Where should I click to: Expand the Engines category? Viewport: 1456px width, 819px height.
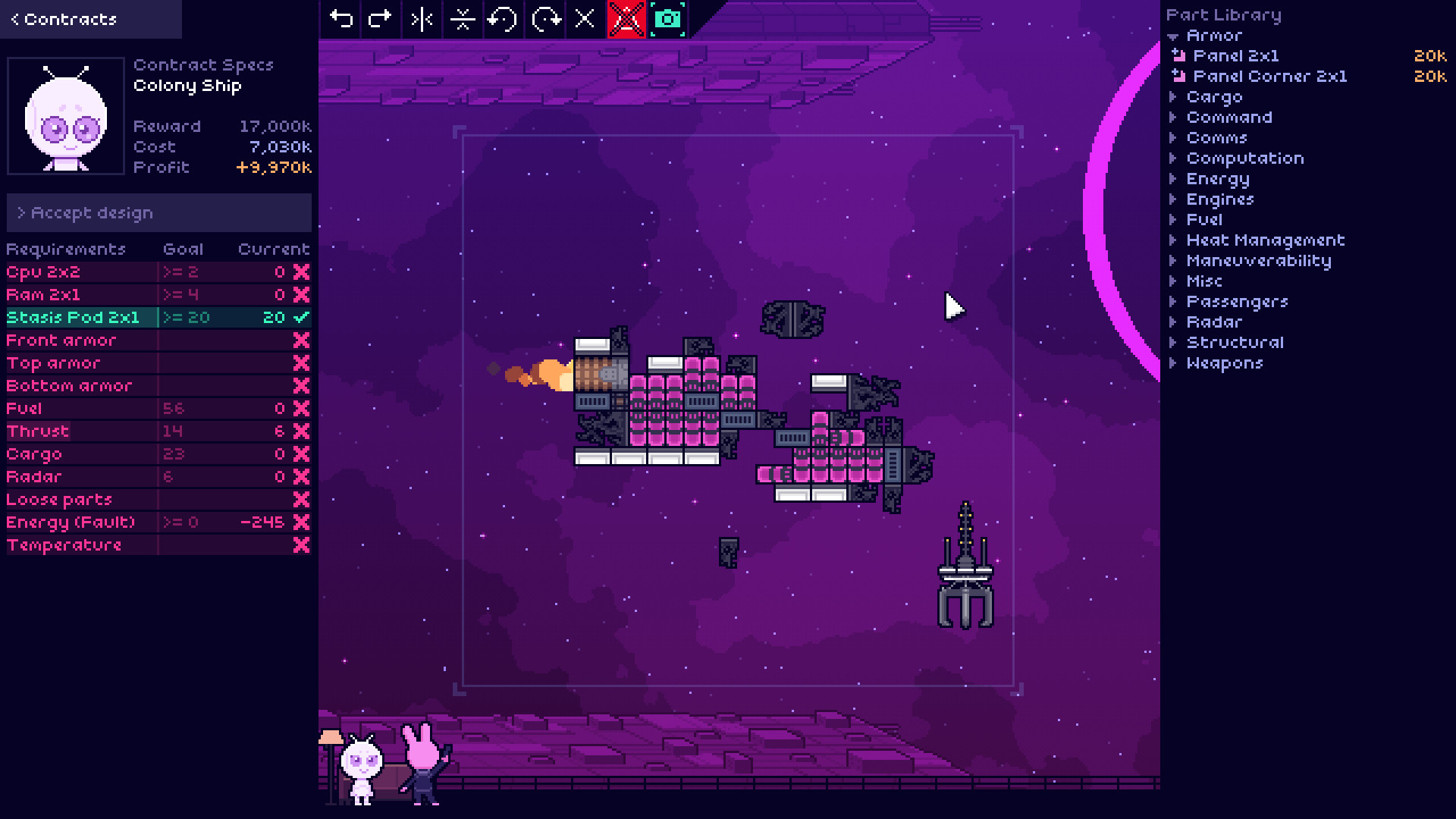click(1219, 199)
